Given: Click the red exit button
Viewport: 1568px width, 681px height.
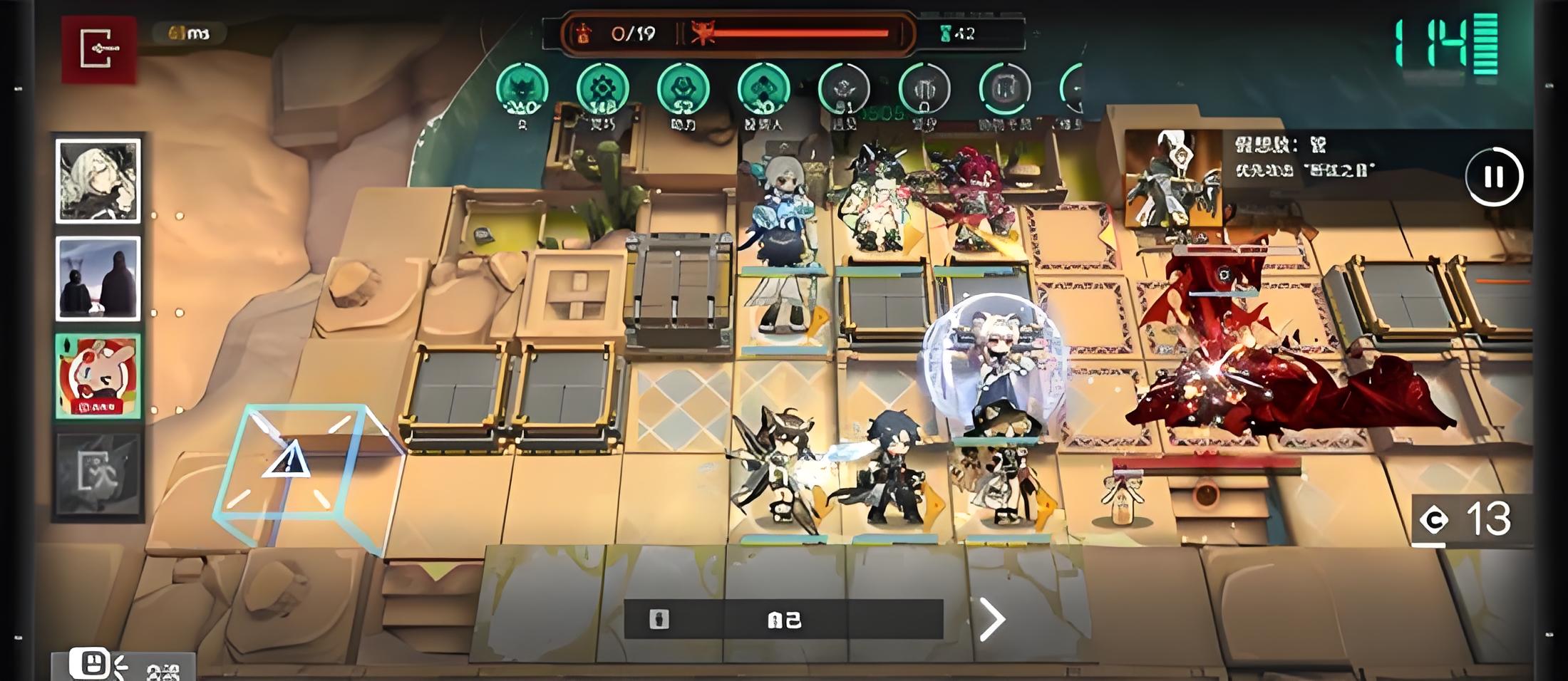Looking at the screenshot, I should (98, 49).
